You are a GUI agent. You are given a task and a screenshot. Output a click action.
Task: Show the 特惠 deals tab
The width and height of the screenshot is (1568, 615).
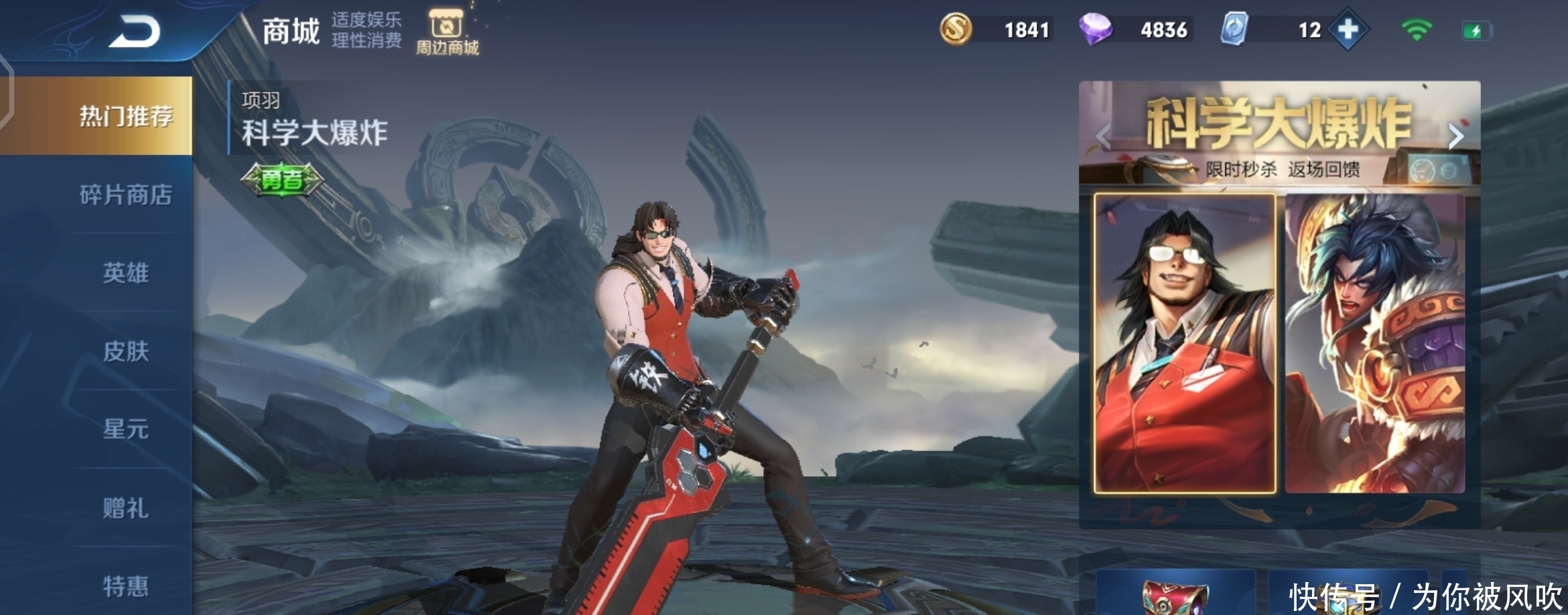125,586
